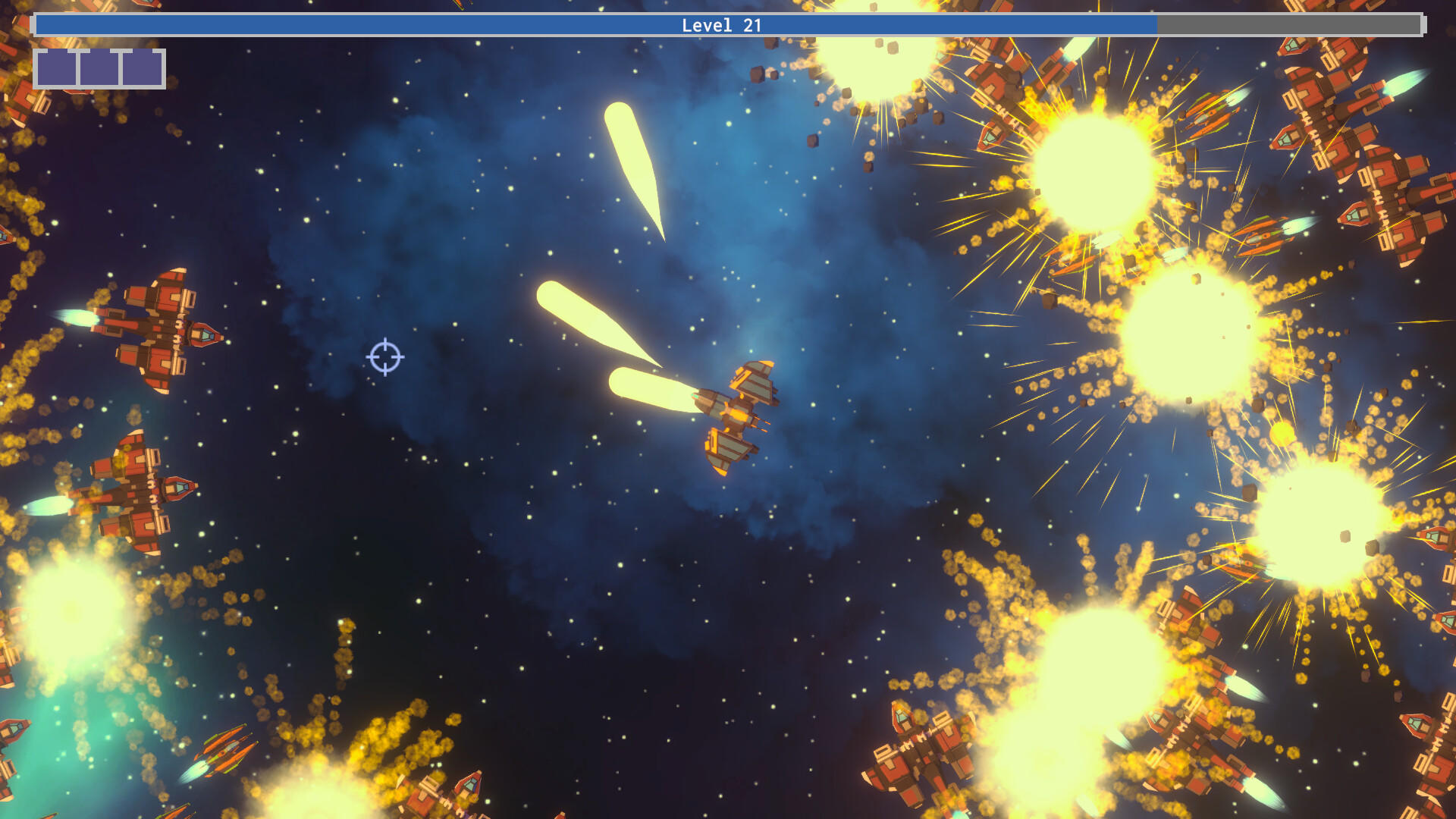Click the targeting crosshair reticle
The image size is (1456, 819).
point(386,356)
